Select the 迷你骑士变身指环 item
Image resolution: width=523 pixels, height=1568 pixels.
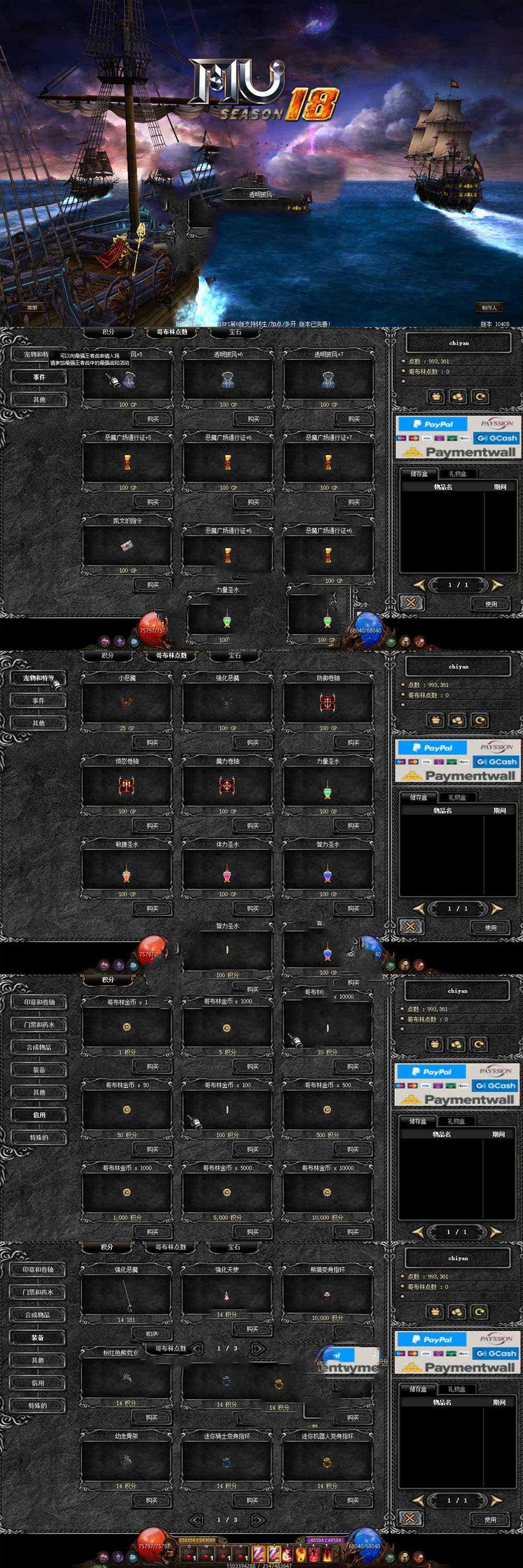click(x=226, y=1461)
